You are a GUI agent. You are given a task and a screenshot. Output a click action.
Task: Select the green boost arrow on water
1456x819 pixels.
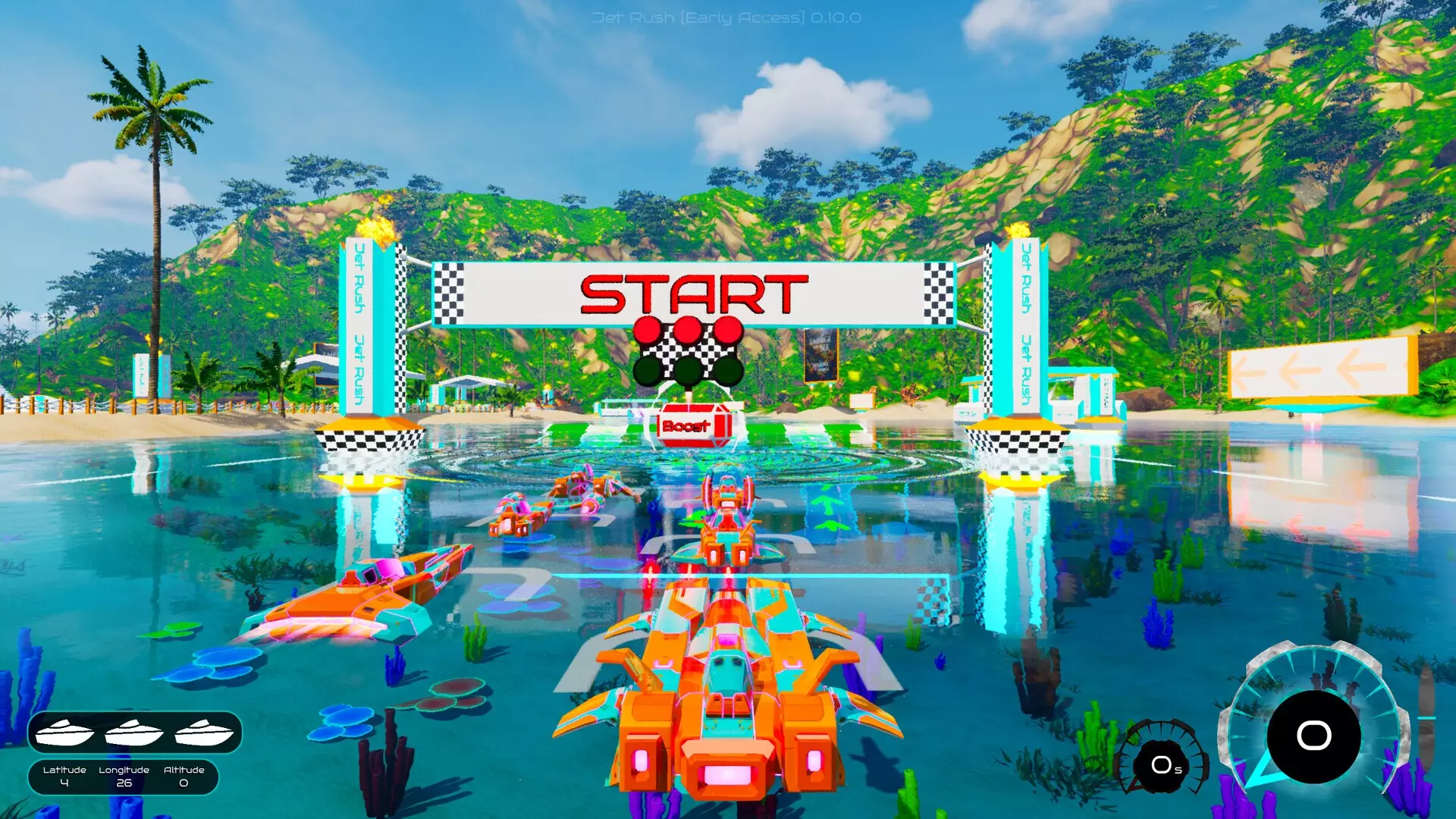click(x=827, y=505)
